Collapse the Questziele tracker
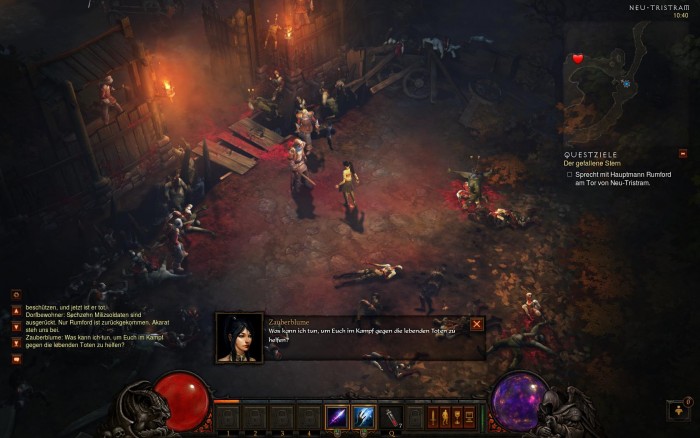The width and height of the screenshot is (700, 438). click(x=683, y=154)
